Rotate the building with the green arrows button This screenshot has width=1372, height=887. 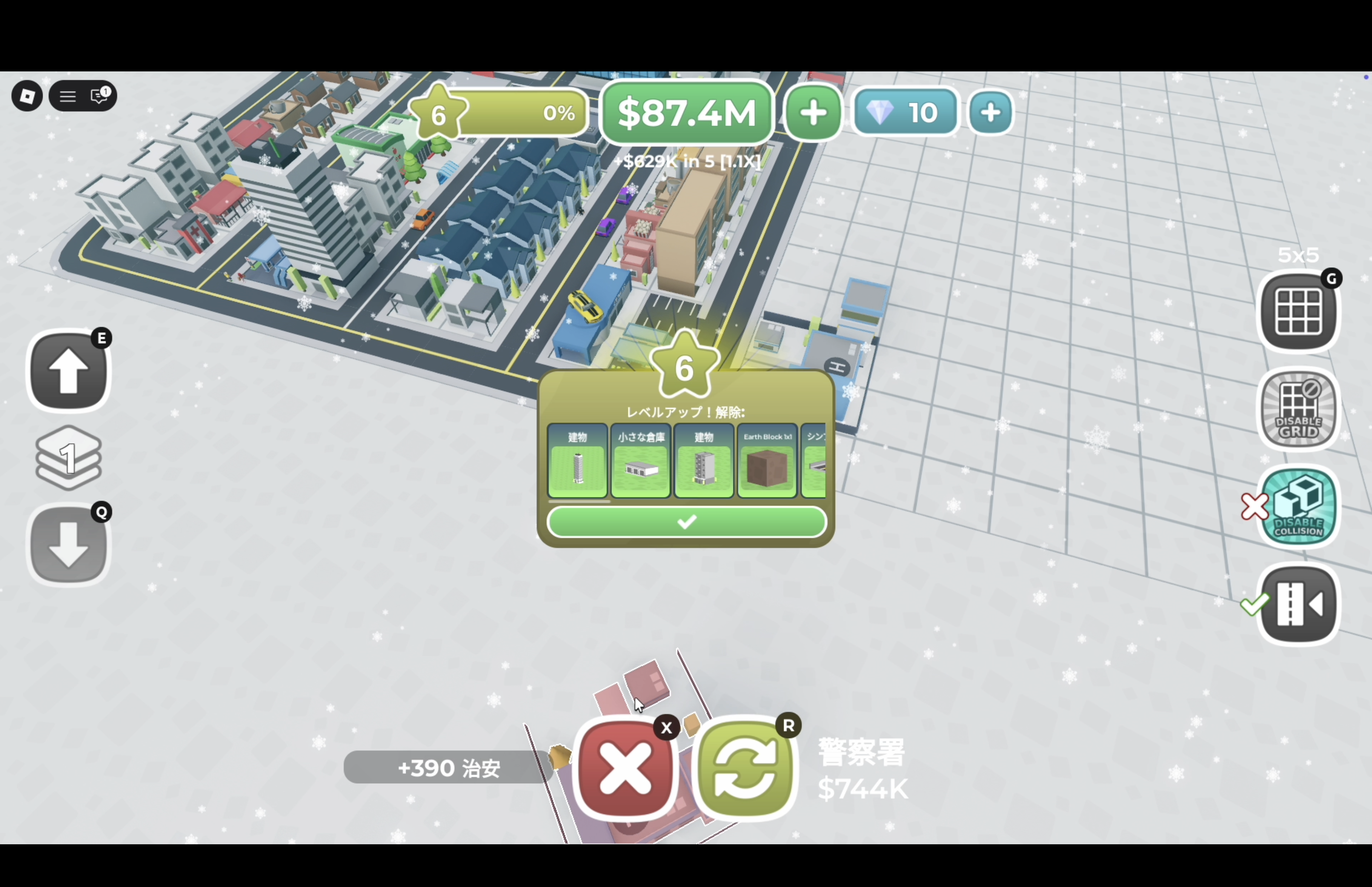click(x=746, y=768)
